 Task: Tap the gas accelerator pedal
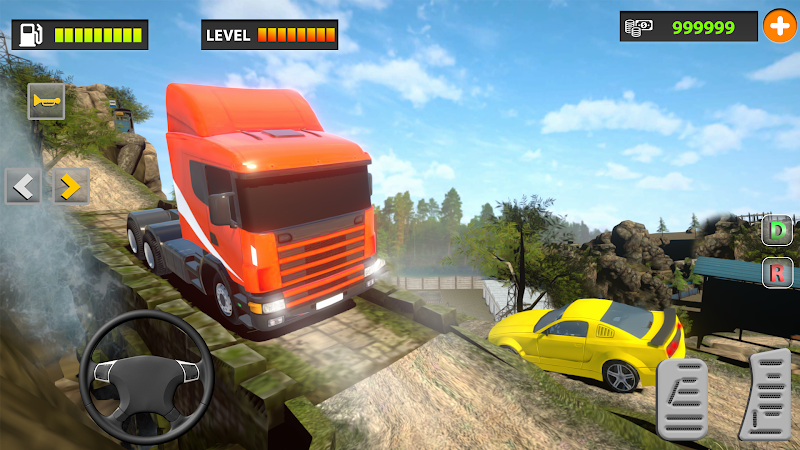(x=765, y=394)
